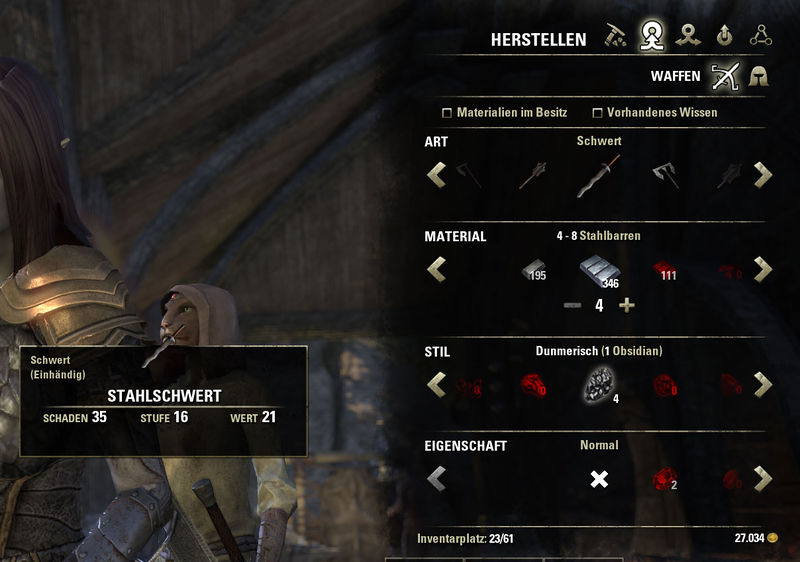Increase the Stahlbarren amount with plus
This screenshot has width=800, height=562.
(x=627, y=305)
